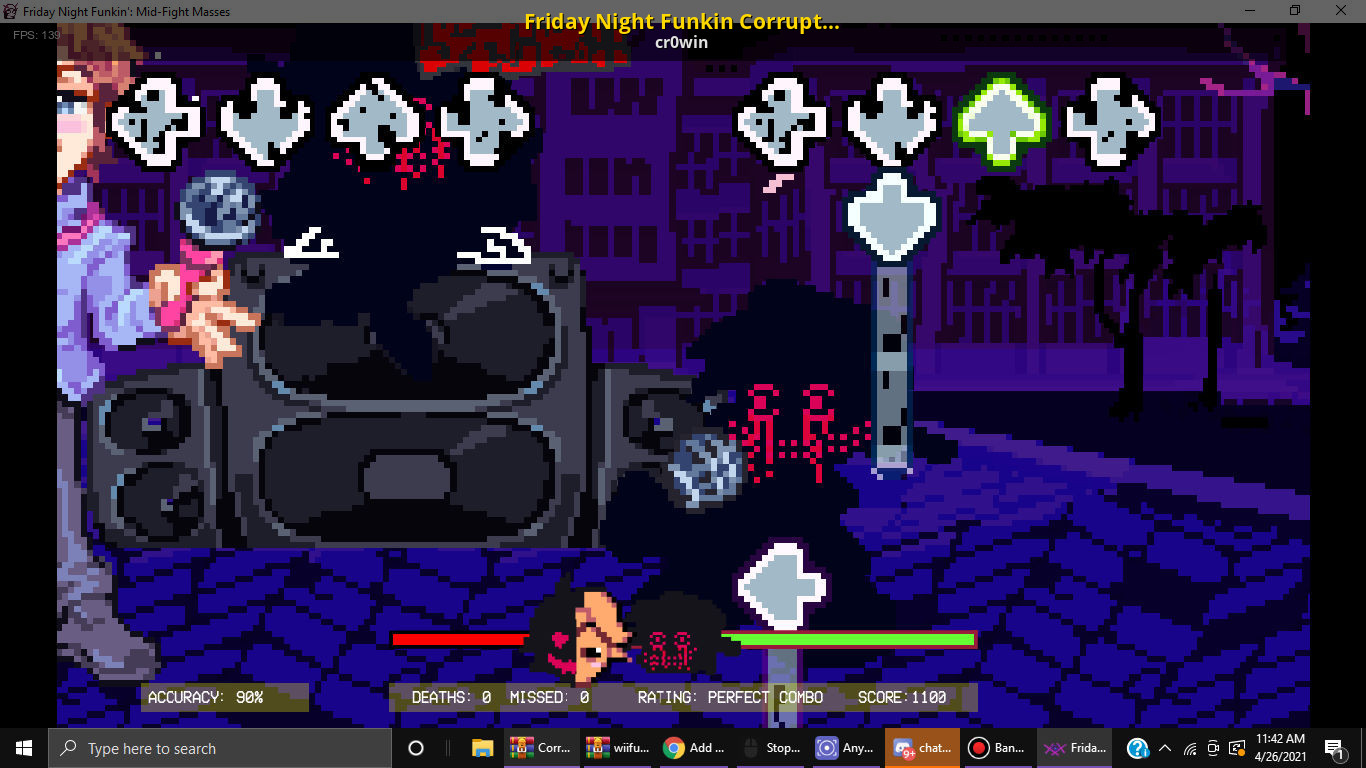Open Action Center with 1 notification
Screen dimensions: 1366x768
click(x=1333, y=747)
